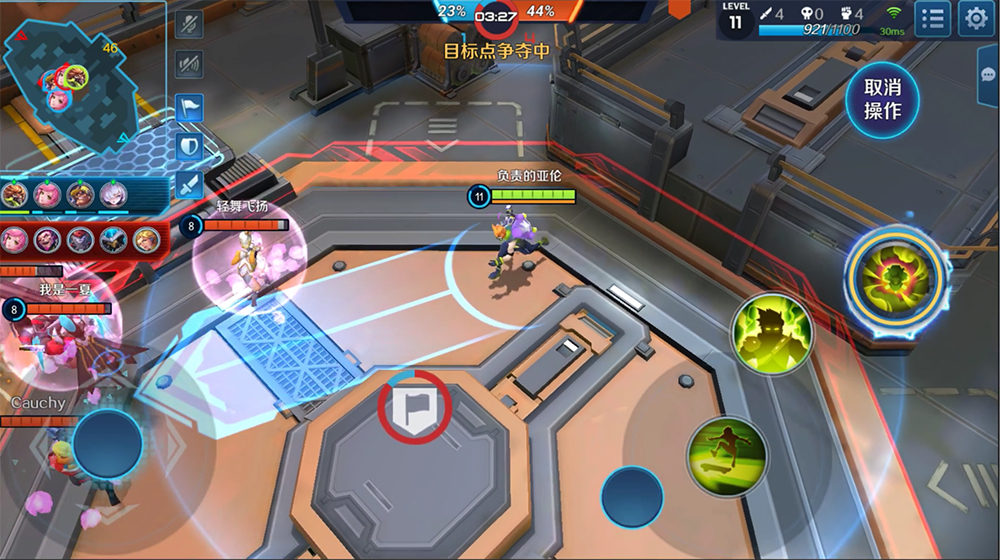Toggle the muted speaker voice icon
The image size is (1000, 560).
click(189, 65)
